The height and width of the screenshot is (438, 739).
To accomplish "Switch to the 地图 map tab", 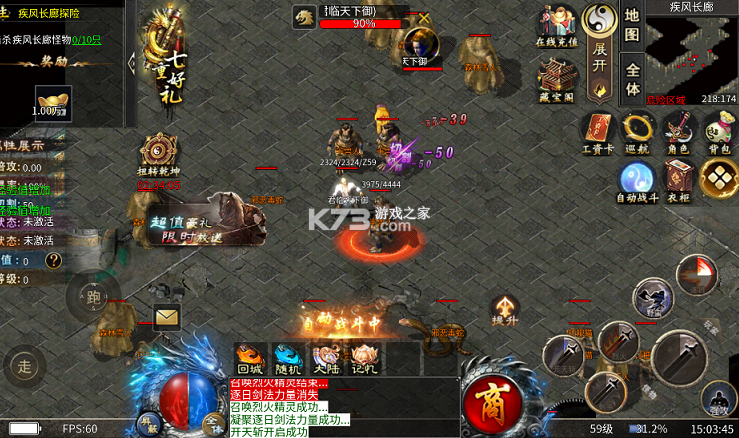I will click(x=632, y=28).
